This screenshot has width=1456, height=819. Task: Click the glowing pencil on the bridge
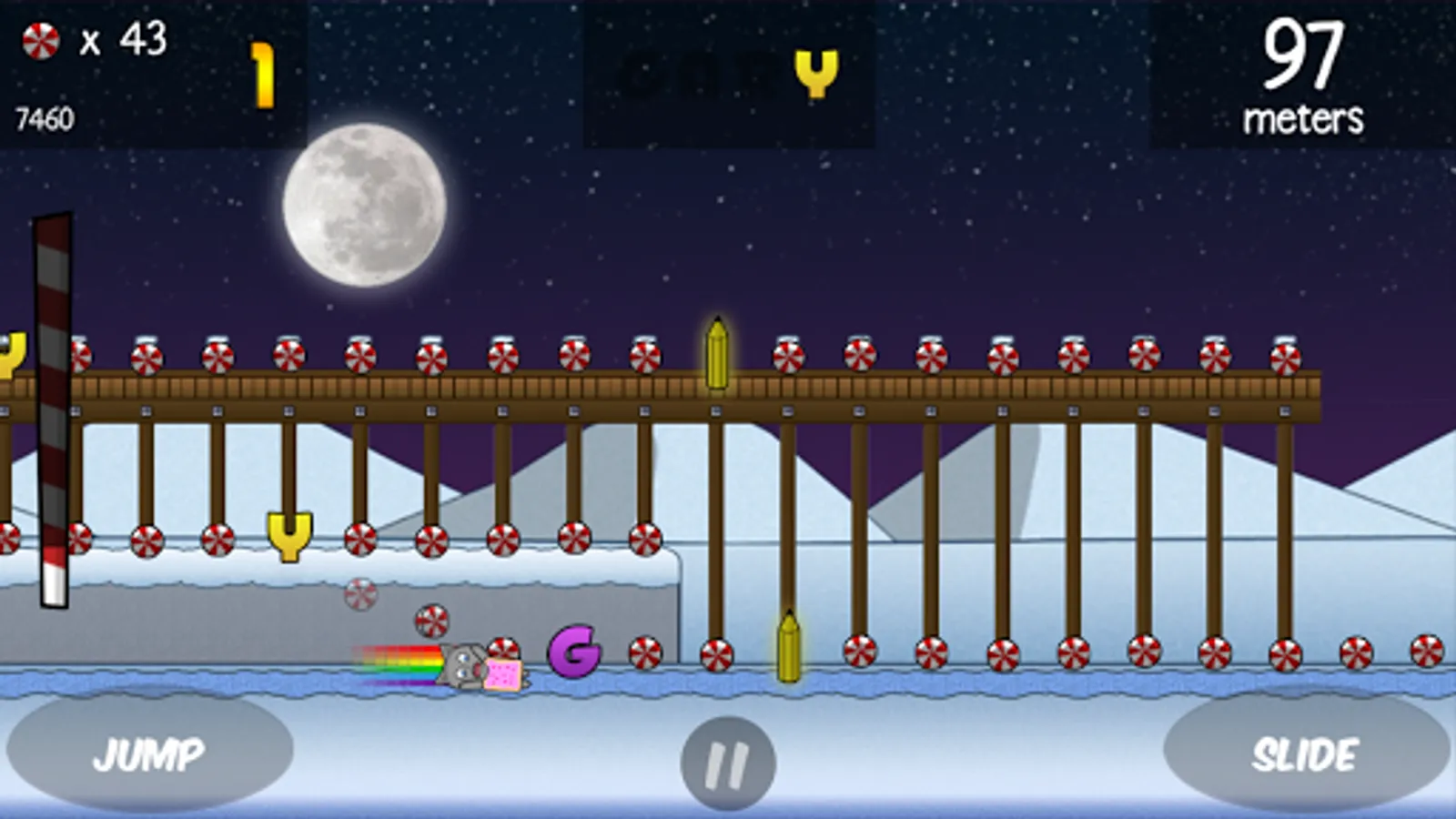716,355
